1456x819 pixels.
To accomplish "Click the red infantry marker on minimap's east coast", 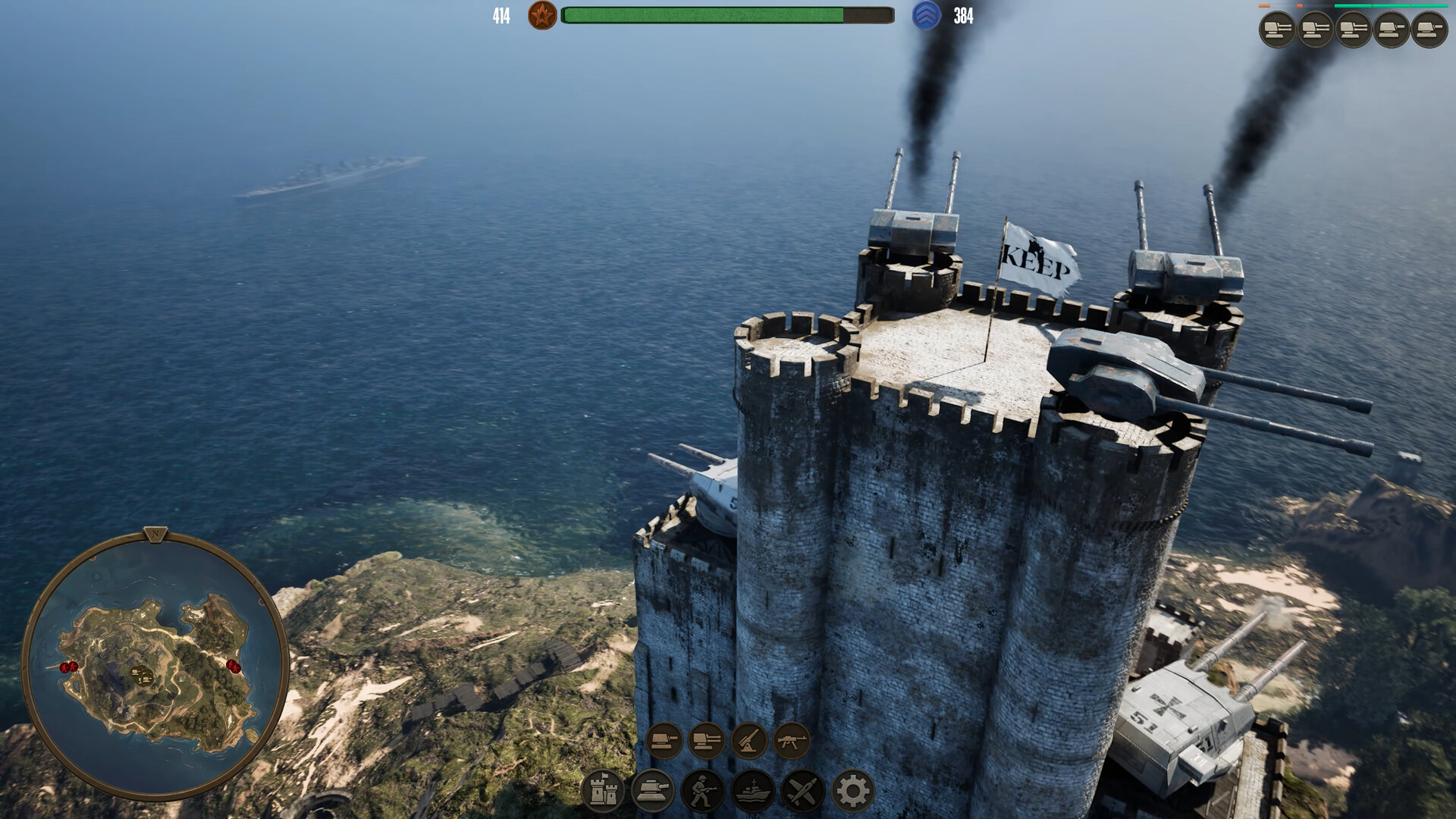I will pos(234,666).
